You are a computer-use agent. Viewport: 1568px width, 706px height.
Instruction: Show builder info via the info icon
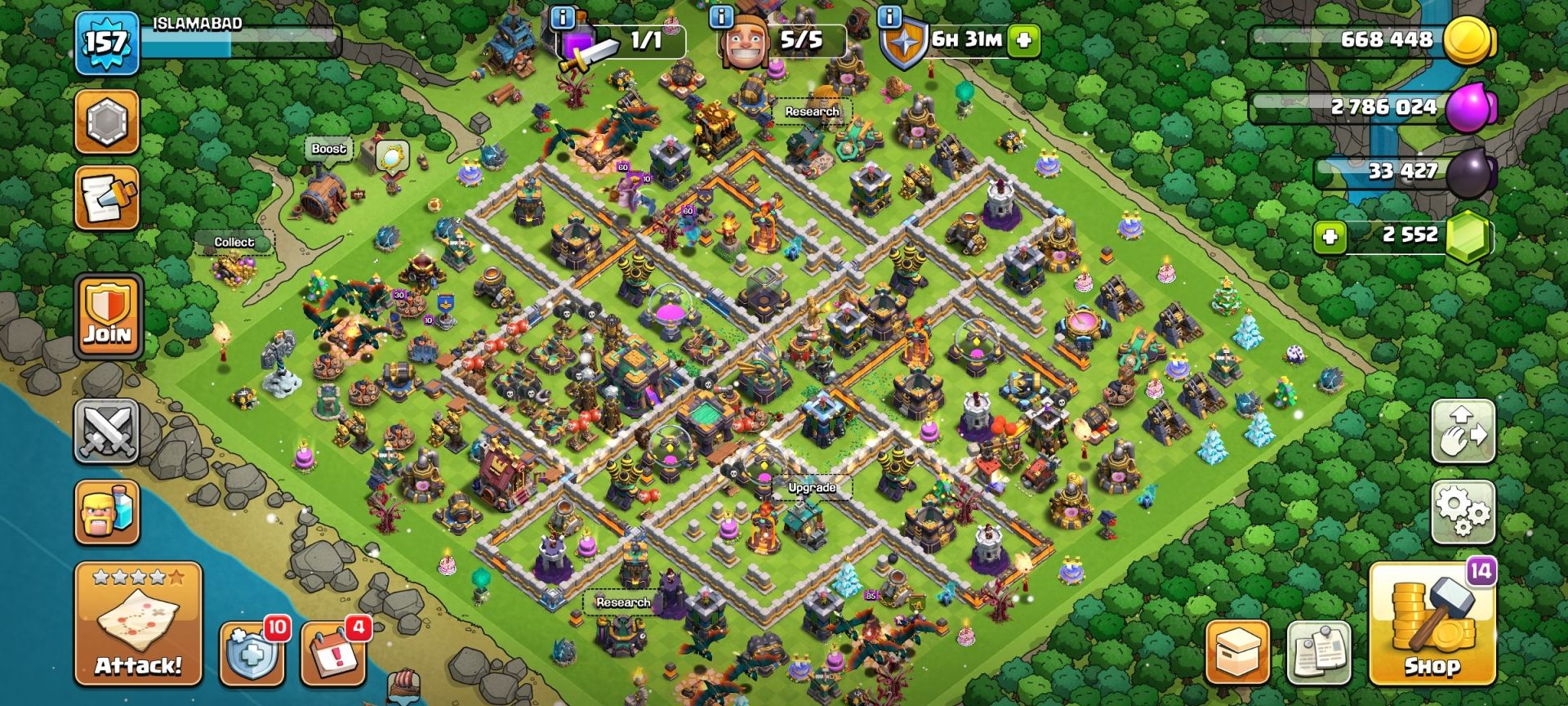click(x=720, y=16)
